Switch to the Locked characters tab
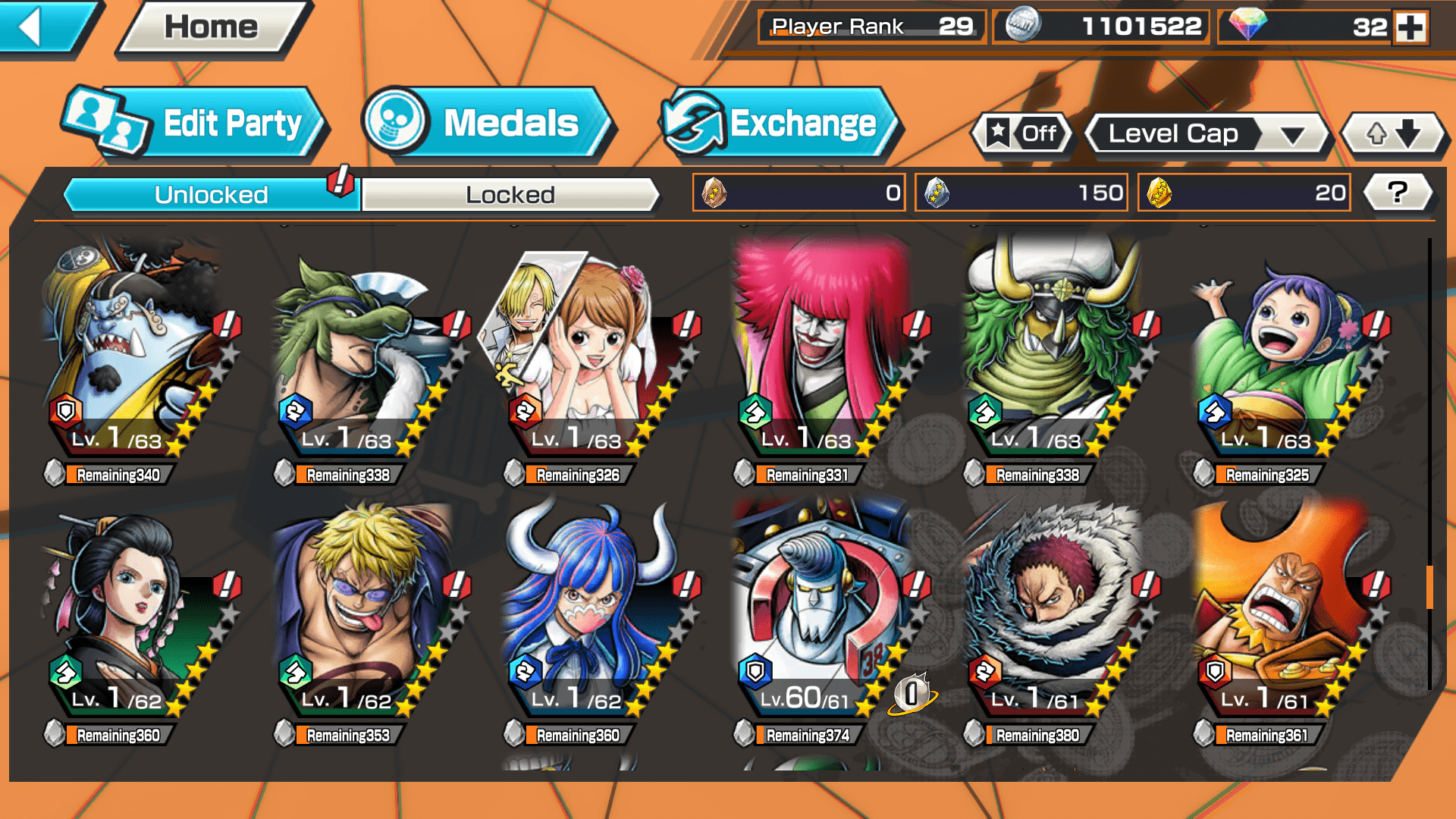The height and width of the screenshot is (819, 1456). pos(510,195)
